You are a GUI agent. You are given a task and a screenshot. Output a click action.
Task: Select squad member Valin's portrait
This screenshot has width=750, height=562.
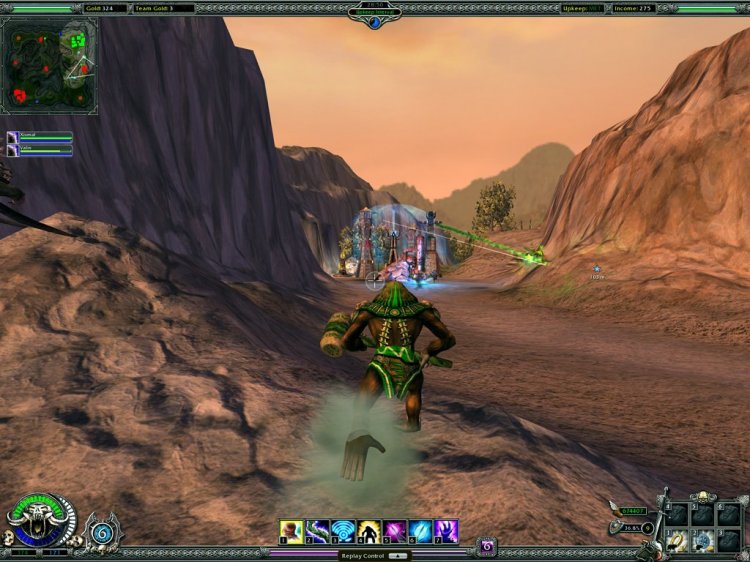pos(12,150)
